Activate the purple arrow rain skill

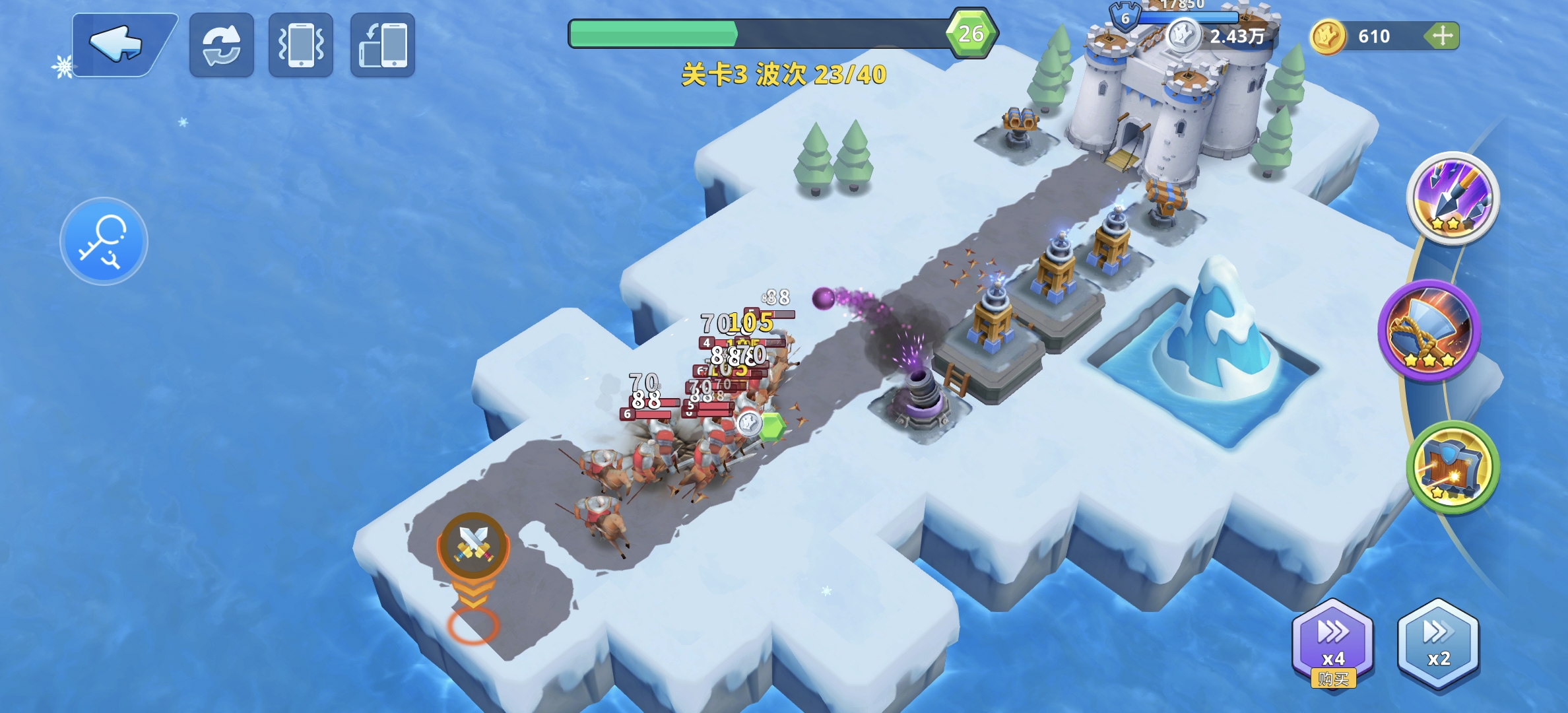pyautogui.click(x=1453, y=197)
